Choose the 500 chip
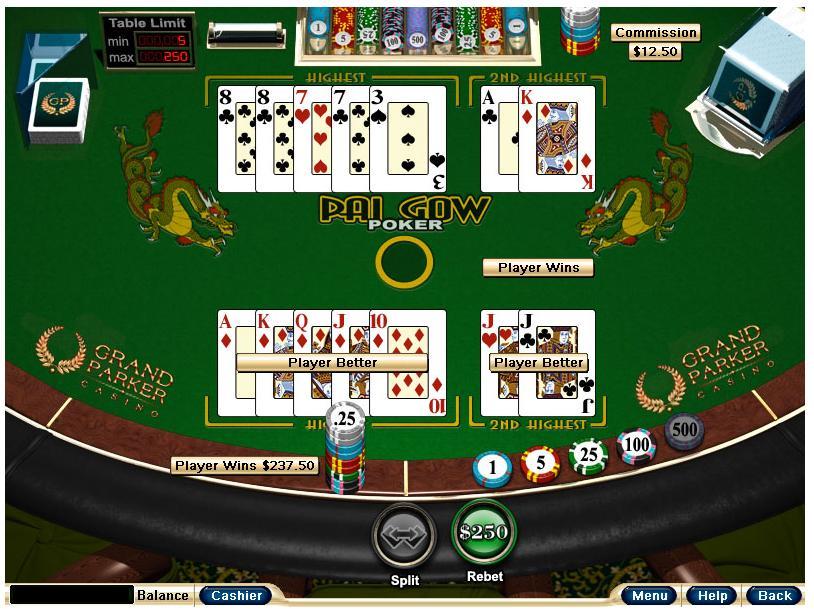The image size is (814, 613). [684, 431]
